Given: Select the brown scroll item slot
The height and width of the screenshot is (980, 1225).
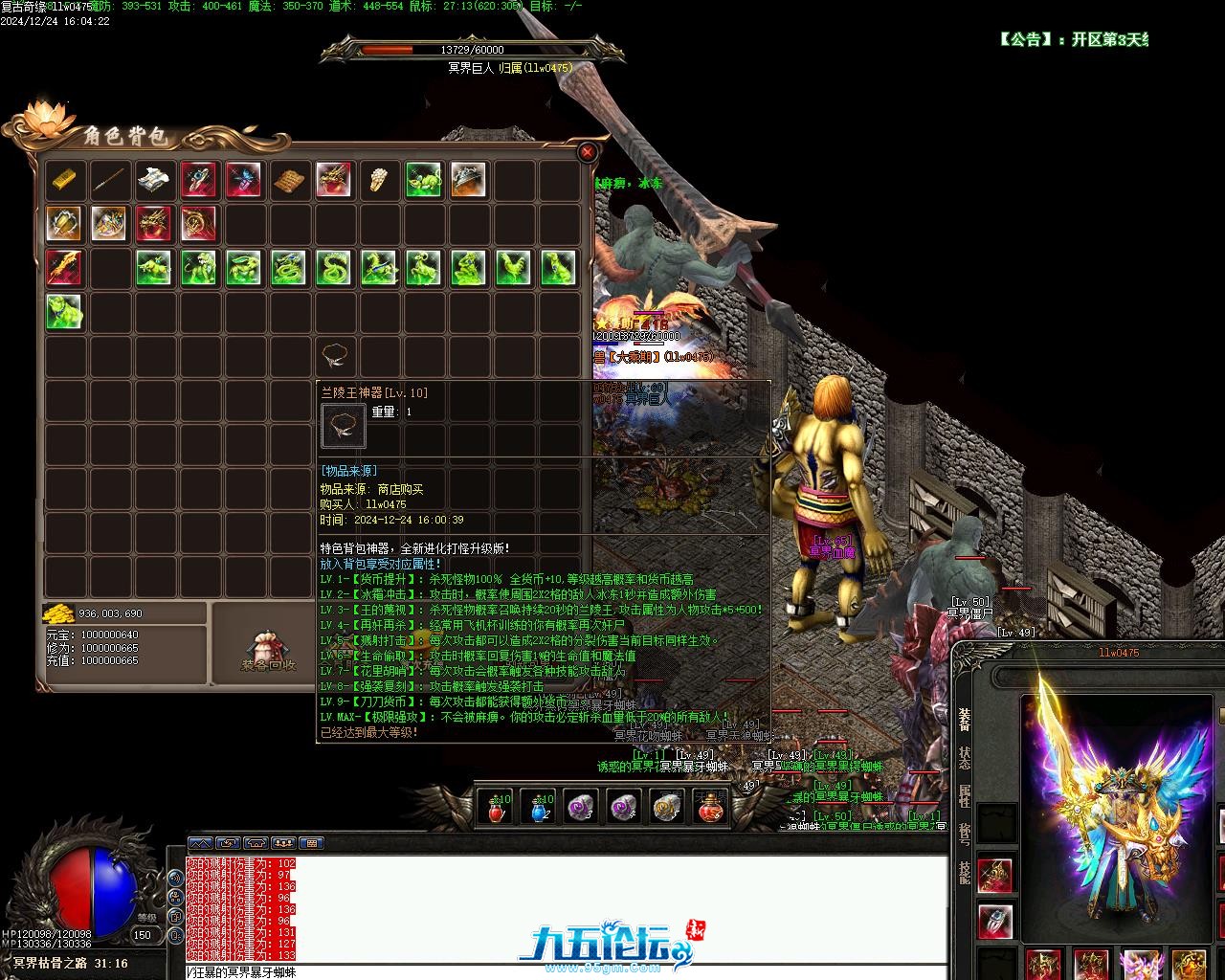Looking at the screenshot, I should pyautogui.click(x=288, y=179).
